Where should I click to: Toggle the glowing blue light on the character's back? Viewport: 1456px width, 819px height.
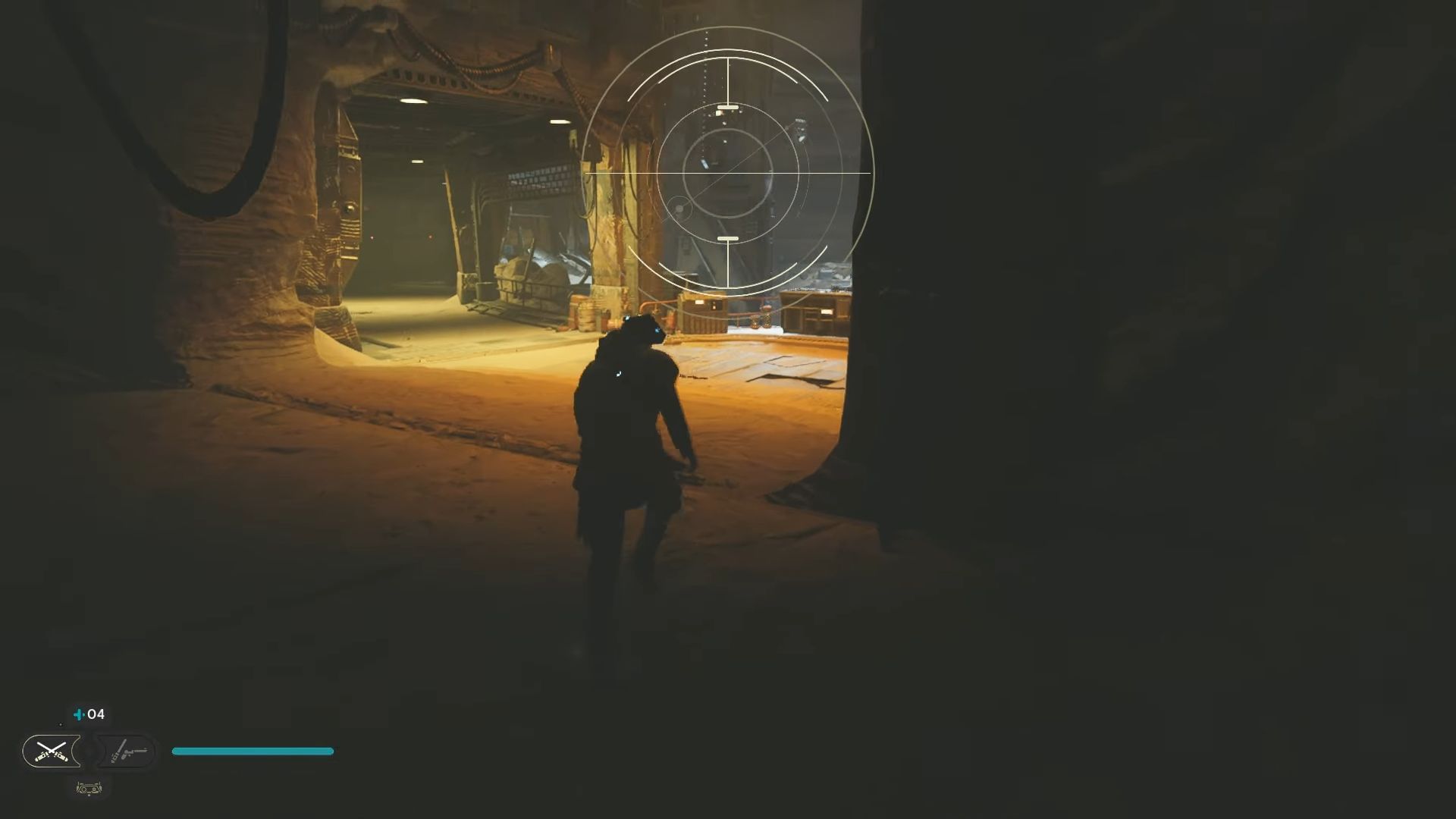point(618,372)
